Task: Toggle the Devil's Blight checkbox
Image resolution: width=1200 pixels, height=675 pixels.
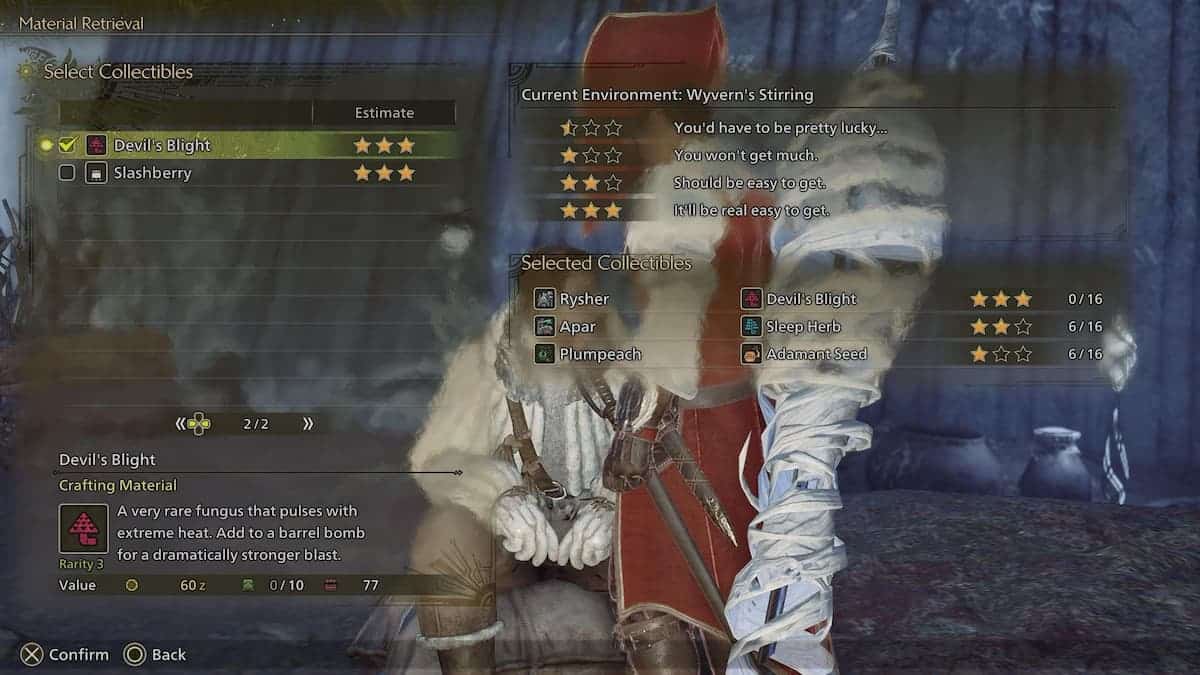Action: (x=67, y=145)
